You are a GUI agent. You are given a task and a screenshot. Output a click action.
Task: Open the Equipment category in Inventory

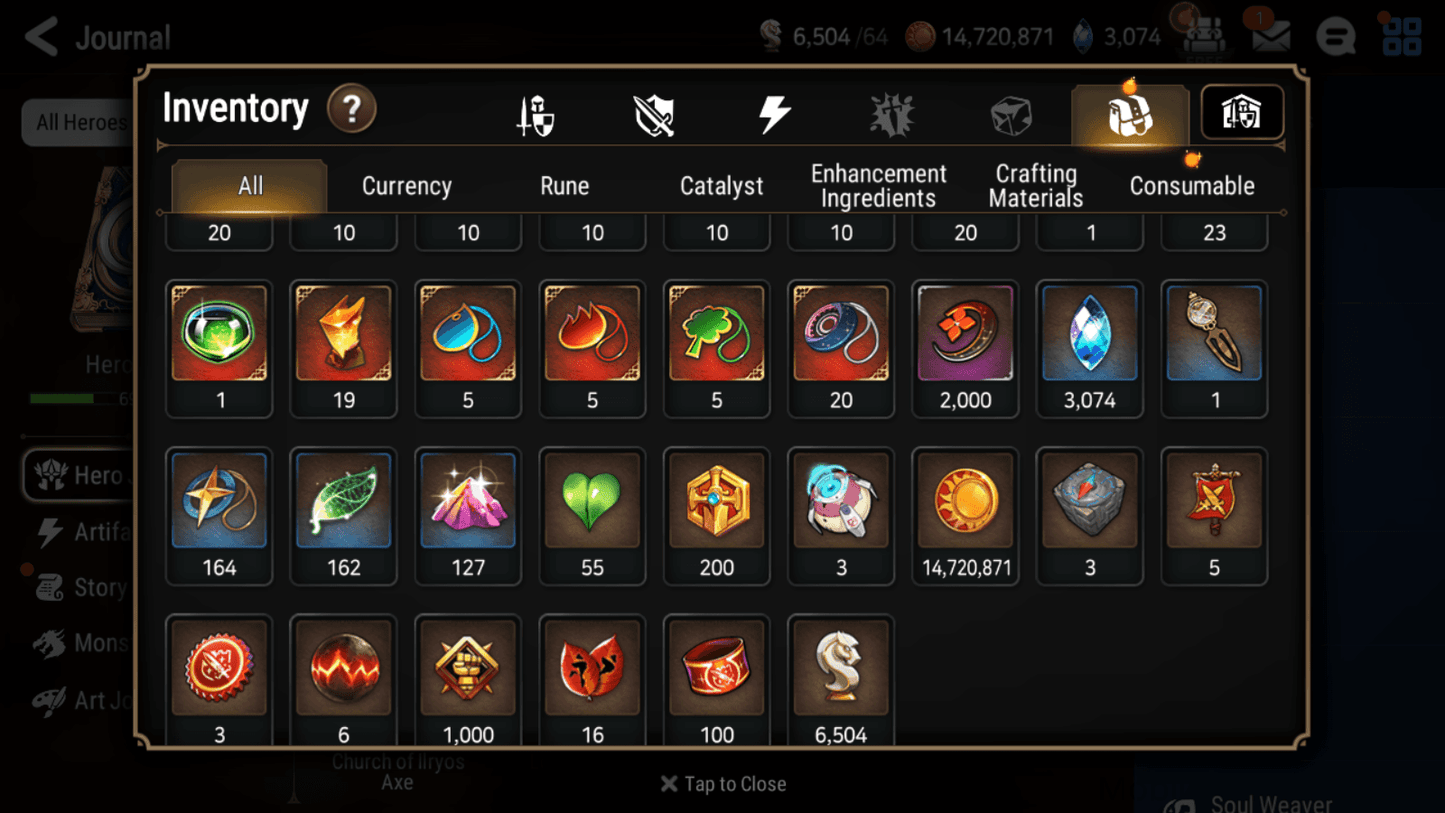tap(534, 113)
